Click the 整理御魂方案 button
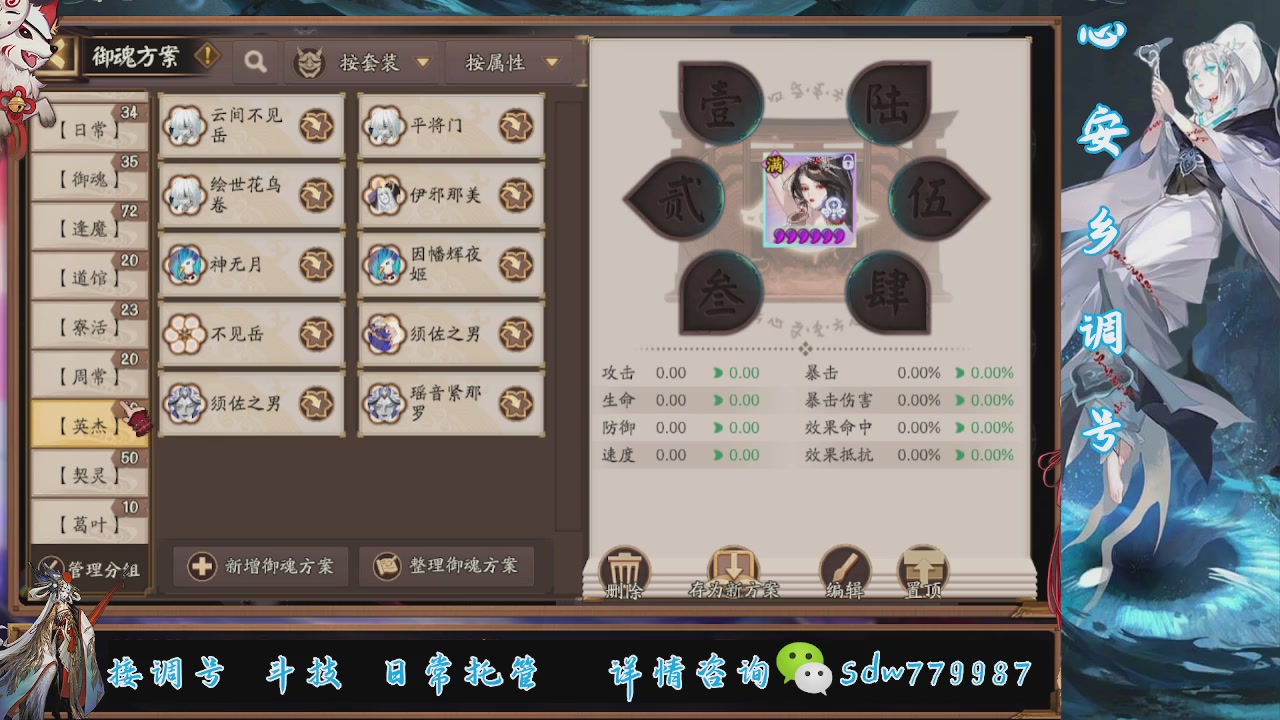Viewport: 1280px width, 720px height. pos(446,567)
